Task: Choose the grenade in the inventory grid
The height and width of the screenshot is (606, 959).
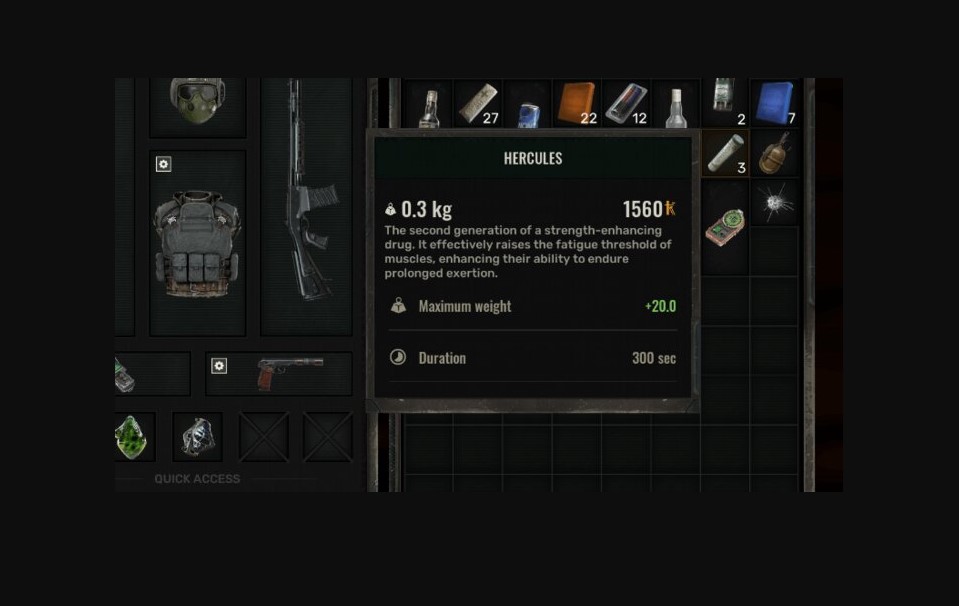Action: tap(775, 153)
